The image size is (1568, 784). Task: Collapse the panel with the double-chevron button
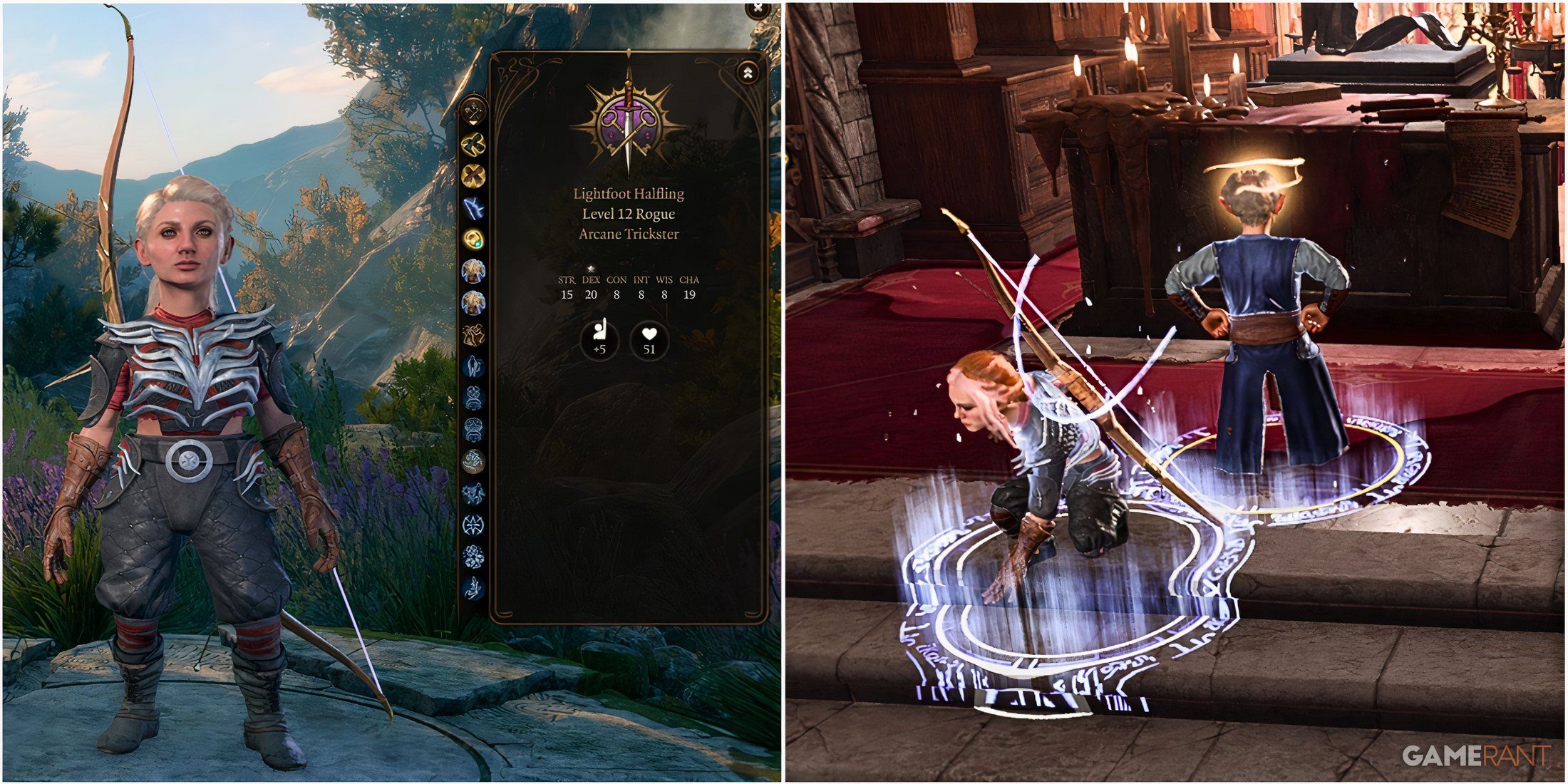coord(748,71)
